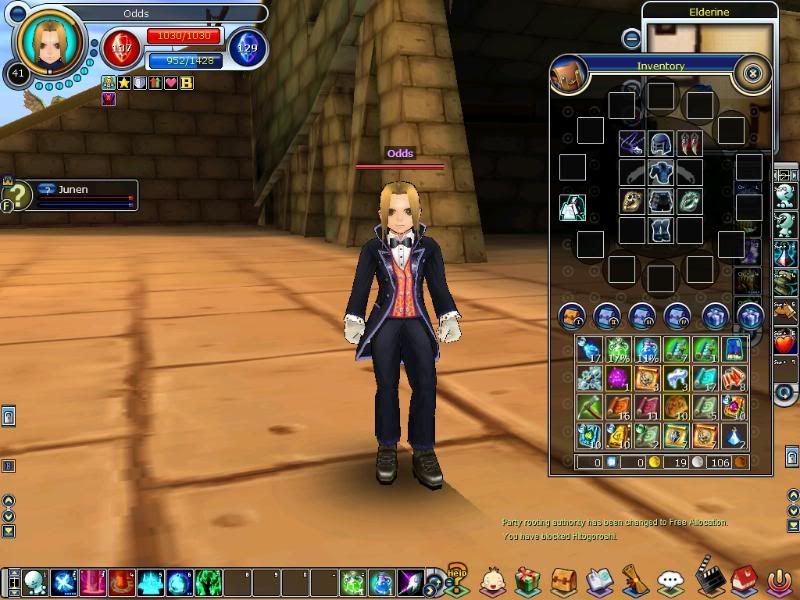Select party member Junen's frame
Image resolution: width=800 pixels, height=600 pixels.
84,194
